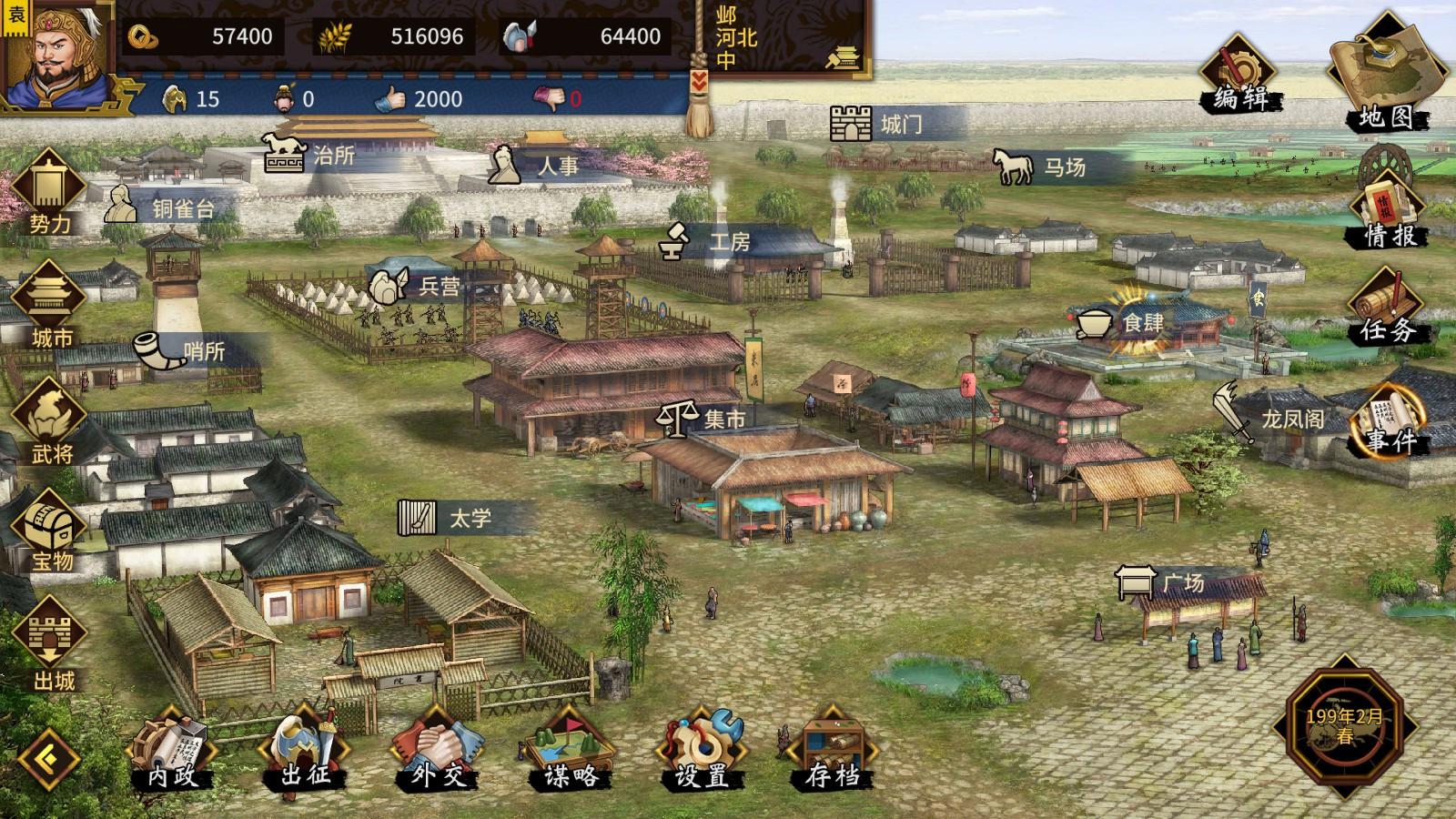Enter the 兵营 barracks building label
The width and height of the screenshot is (1456, 819).
pyautogui.click(x=419, y=287)
